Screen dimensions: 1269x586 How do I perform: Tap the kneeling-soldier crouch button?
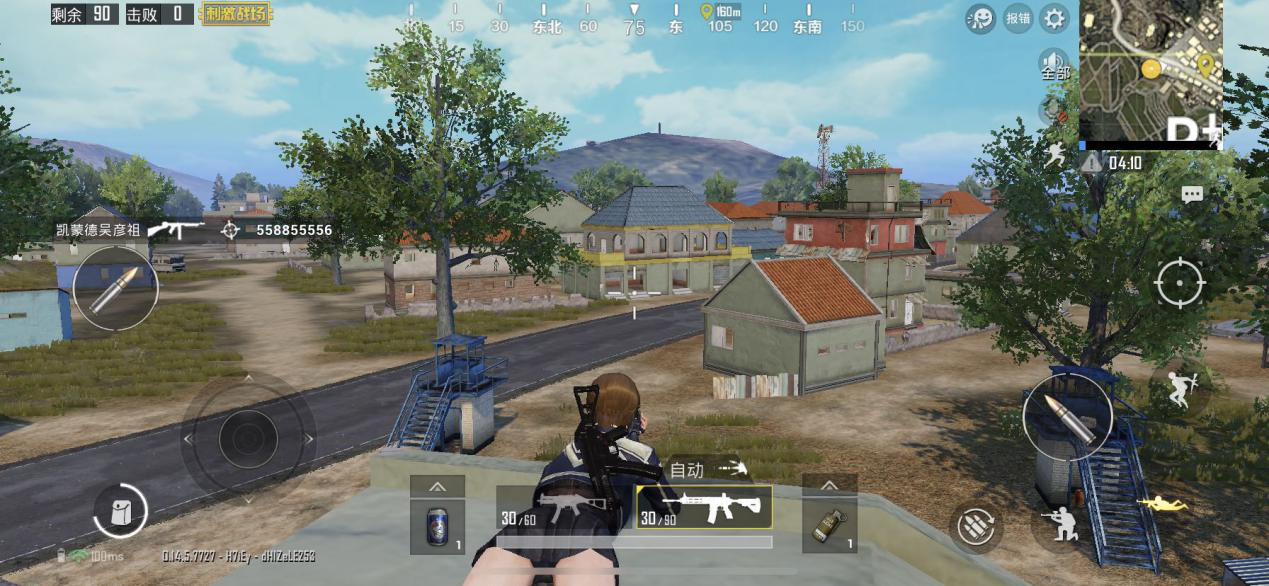(x=1063, y=523)
